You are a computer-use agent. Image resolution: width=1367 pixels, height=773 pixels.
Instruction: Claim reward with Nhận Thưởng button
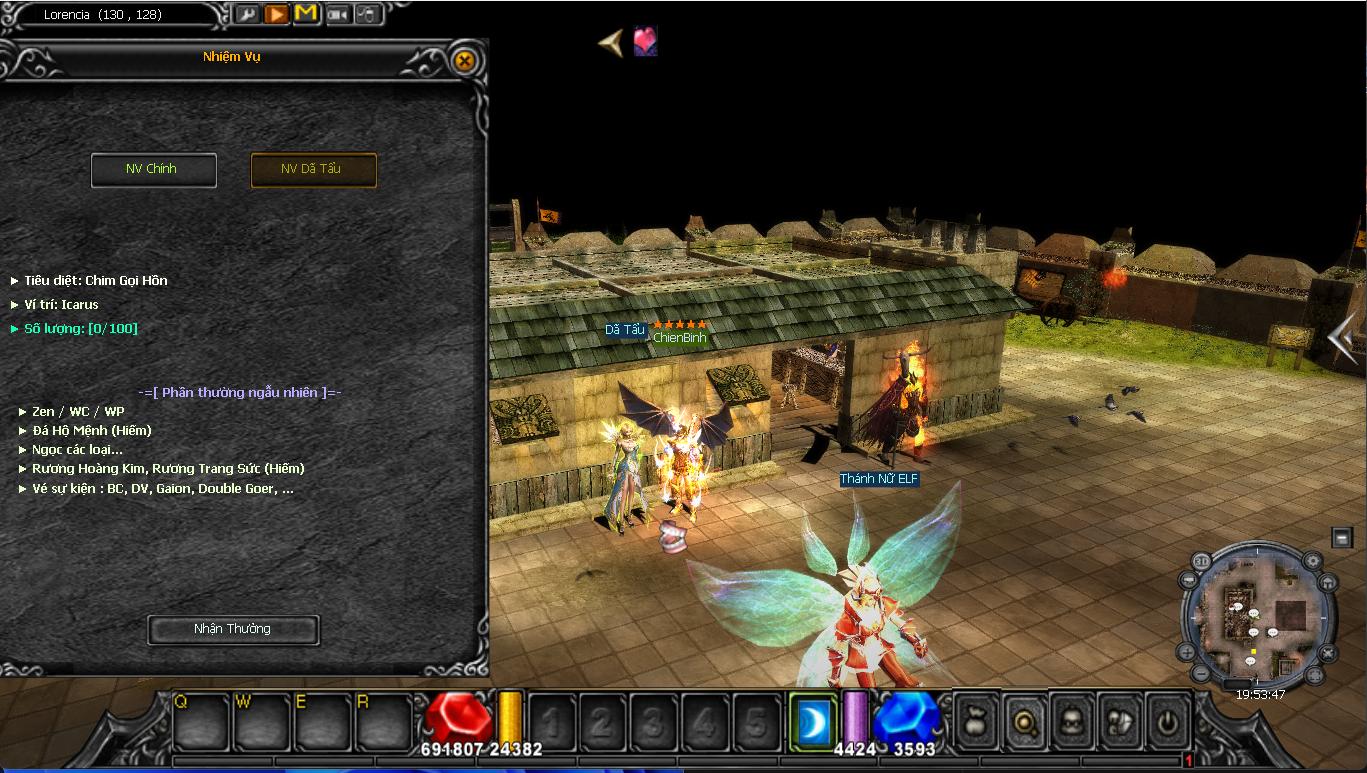click(x=233, y=629)
